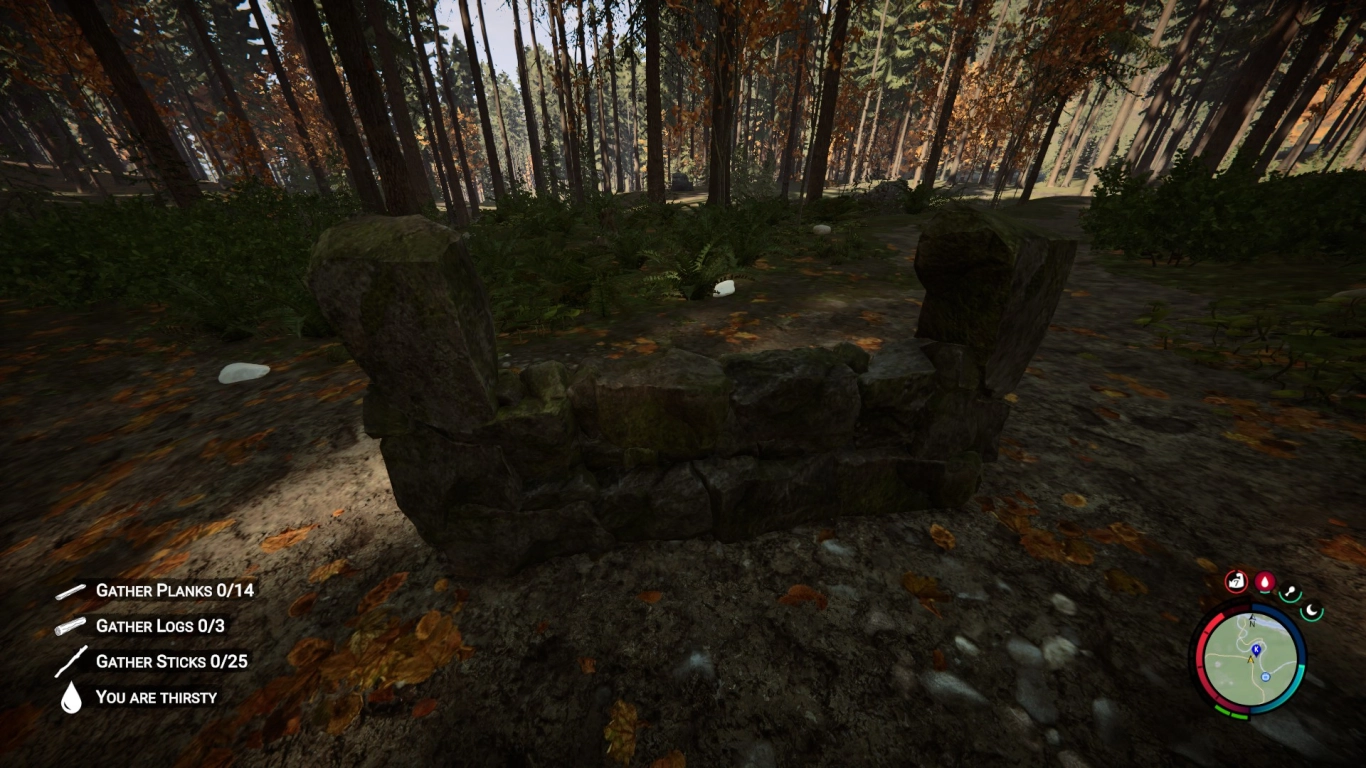Choose the Gather Sticks 0/25 objective
1366x768 pixels.
[171, 661]
